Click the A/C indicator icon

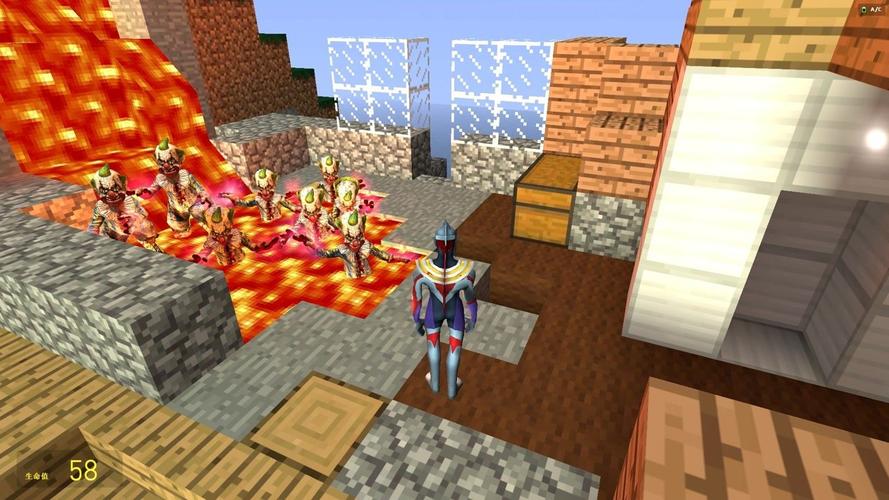click(863, 8)
